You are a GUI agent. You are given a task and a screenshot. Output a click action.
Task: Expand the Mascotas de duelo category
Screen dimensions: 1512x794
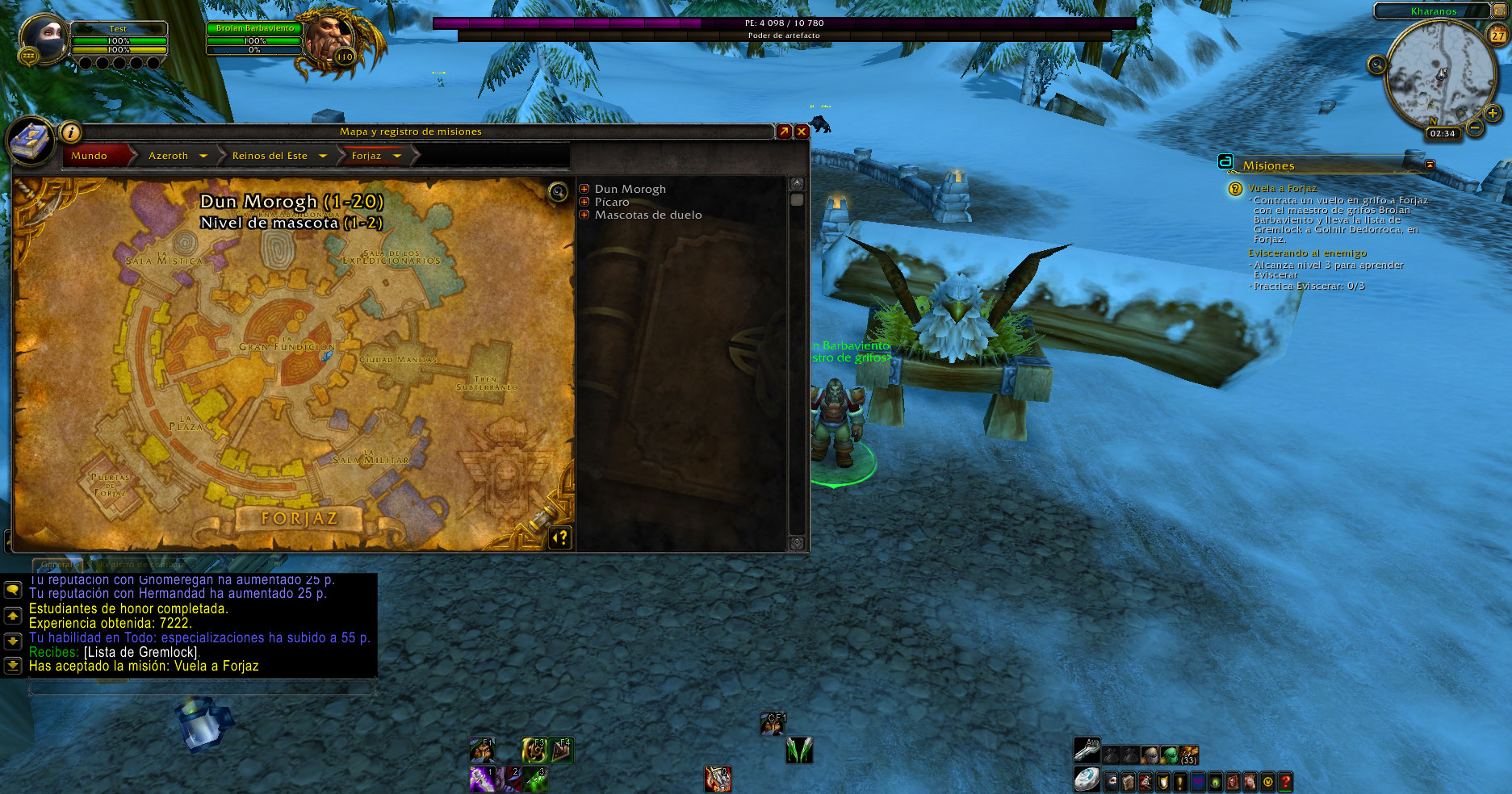(x=584, y=215)
